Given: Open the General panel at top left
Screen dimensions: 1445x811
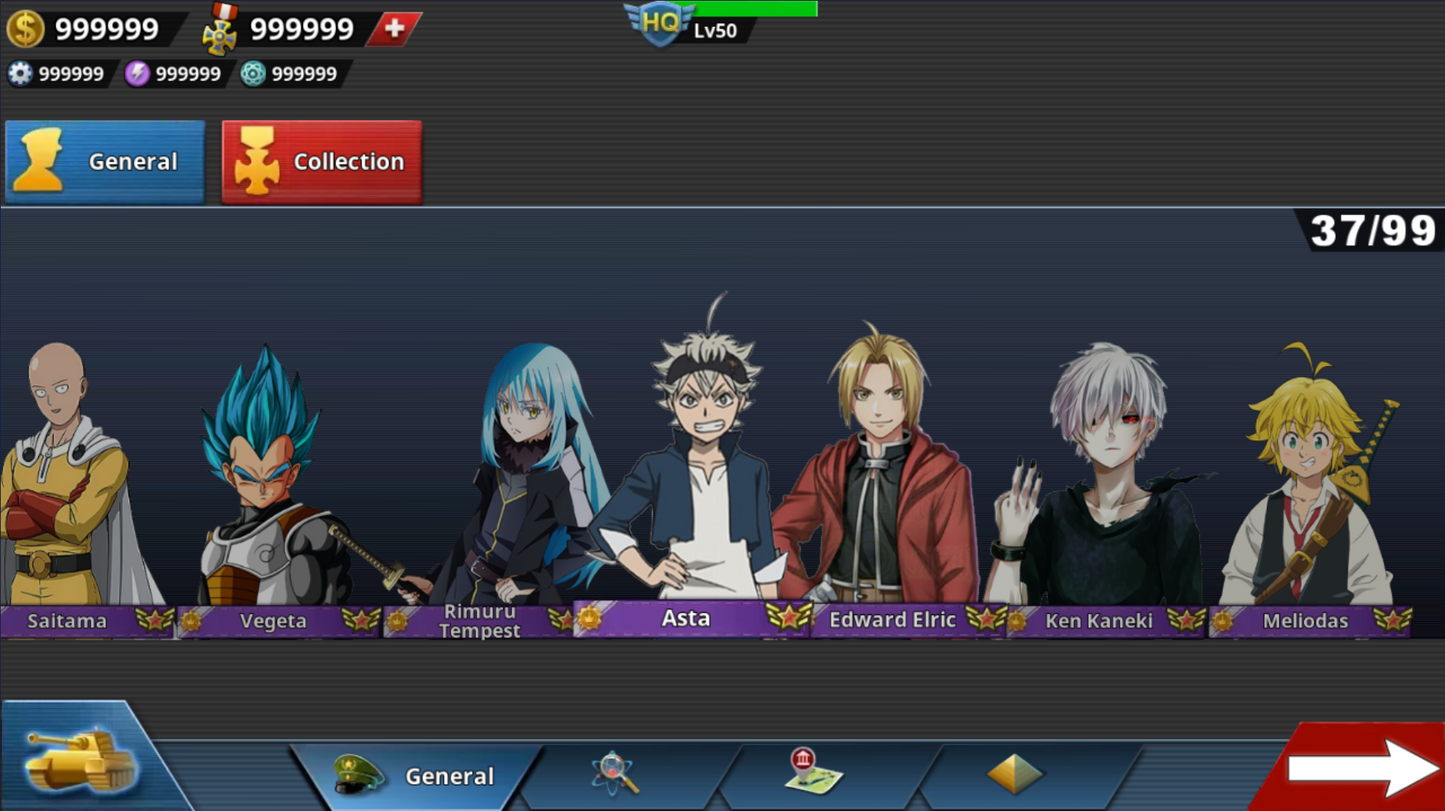Looking at the screenshot, I should coord(105,161).
